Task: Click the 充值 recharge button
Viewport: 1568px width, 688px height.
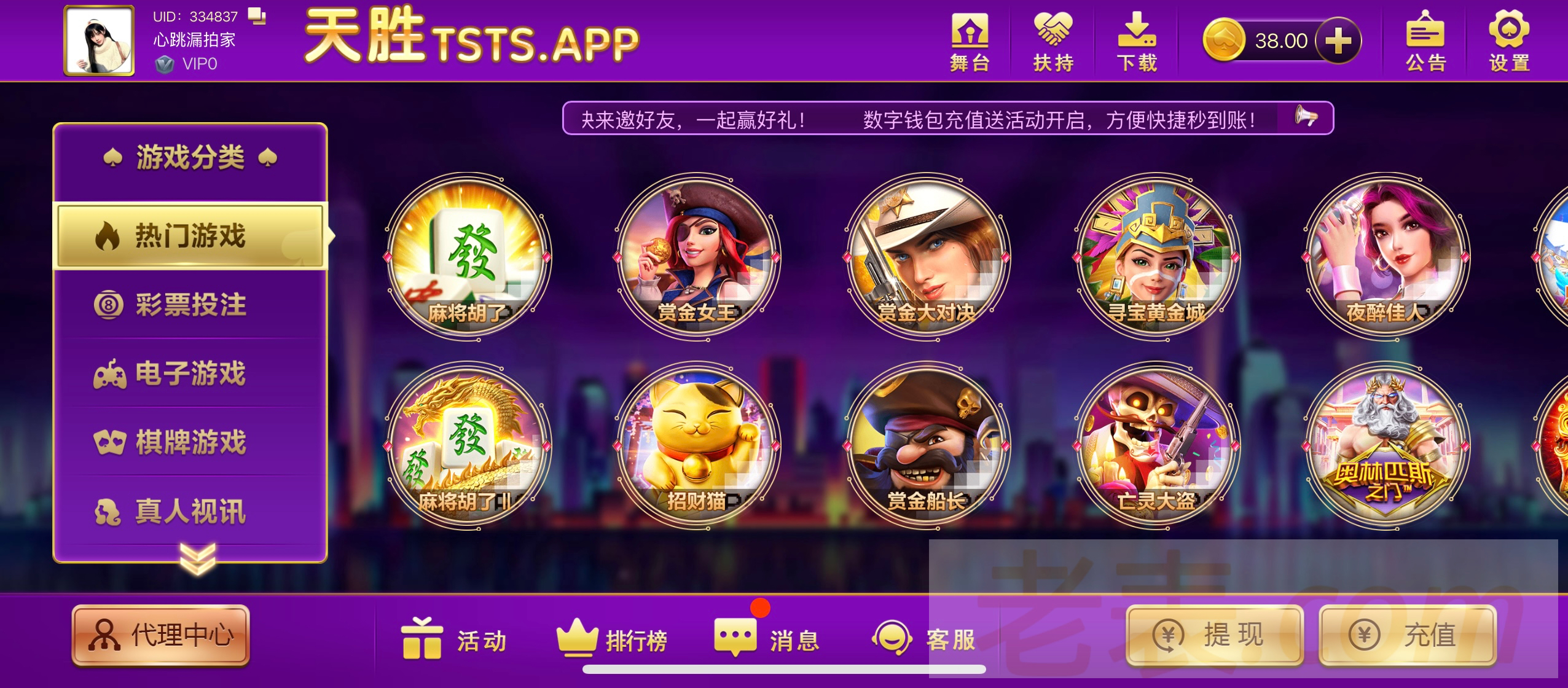Action: [1407, 635]
